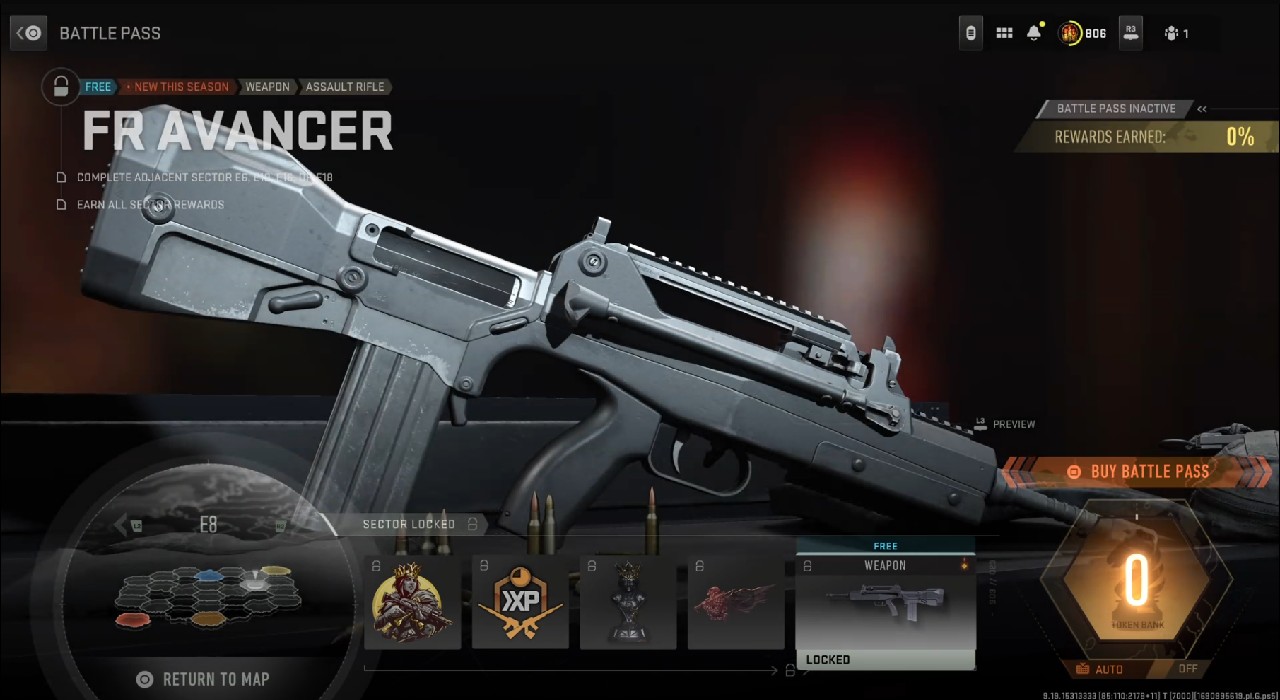Choose the dark bust statue reward
The image size is (1280, 700).
(x=628, y=604)
